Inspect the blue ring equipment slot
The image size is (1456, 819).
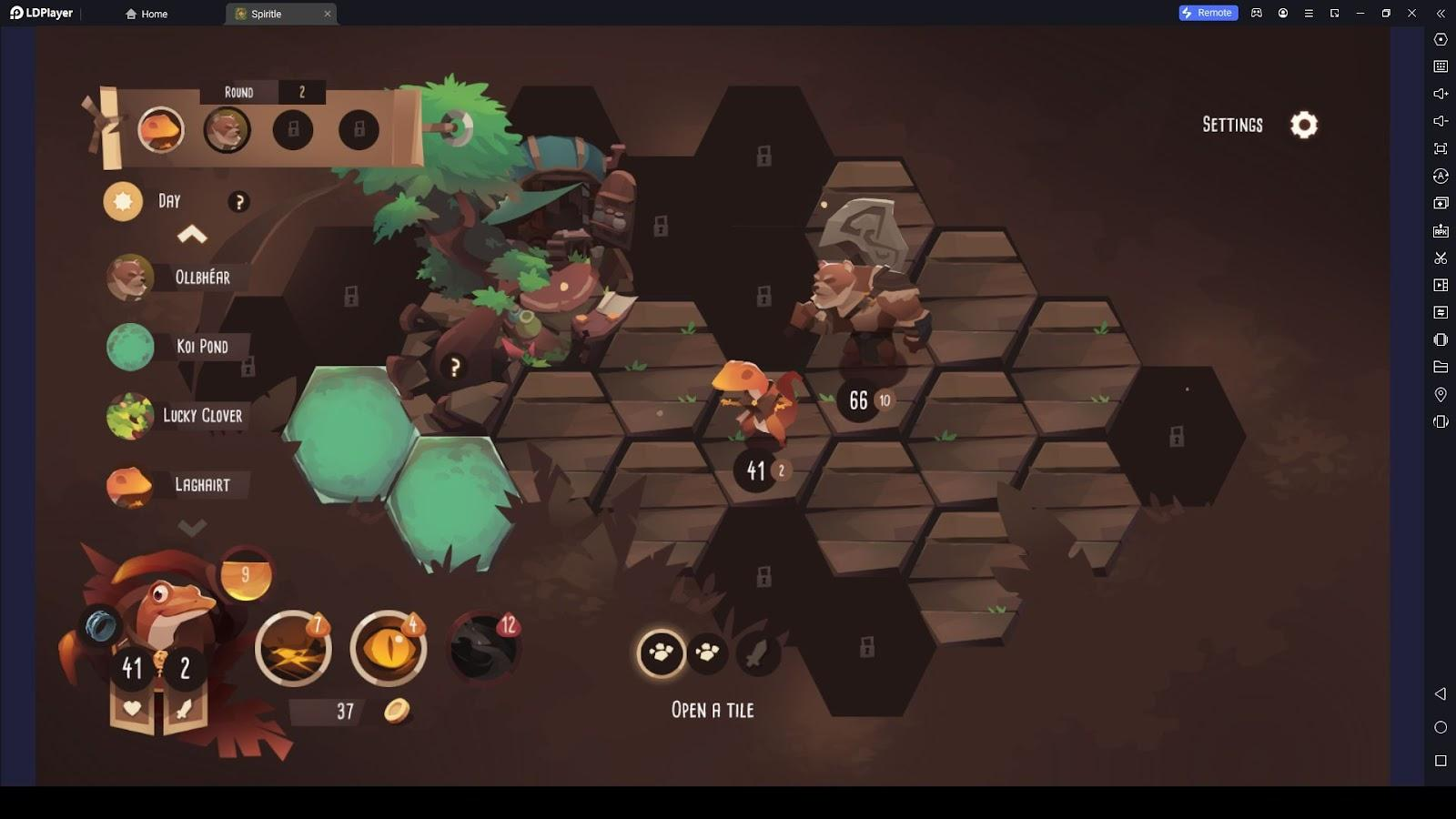(x=101, y=626)
